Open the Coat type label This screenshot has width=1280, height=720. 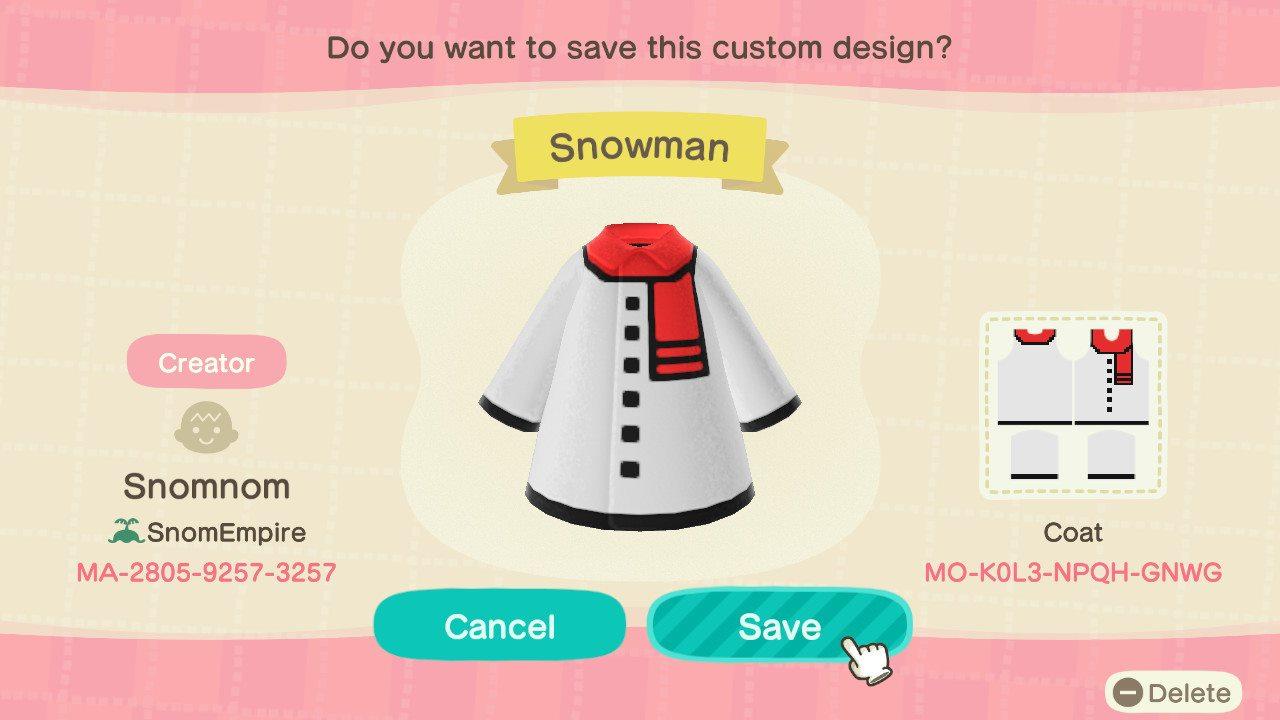(x=1073, y=533)
